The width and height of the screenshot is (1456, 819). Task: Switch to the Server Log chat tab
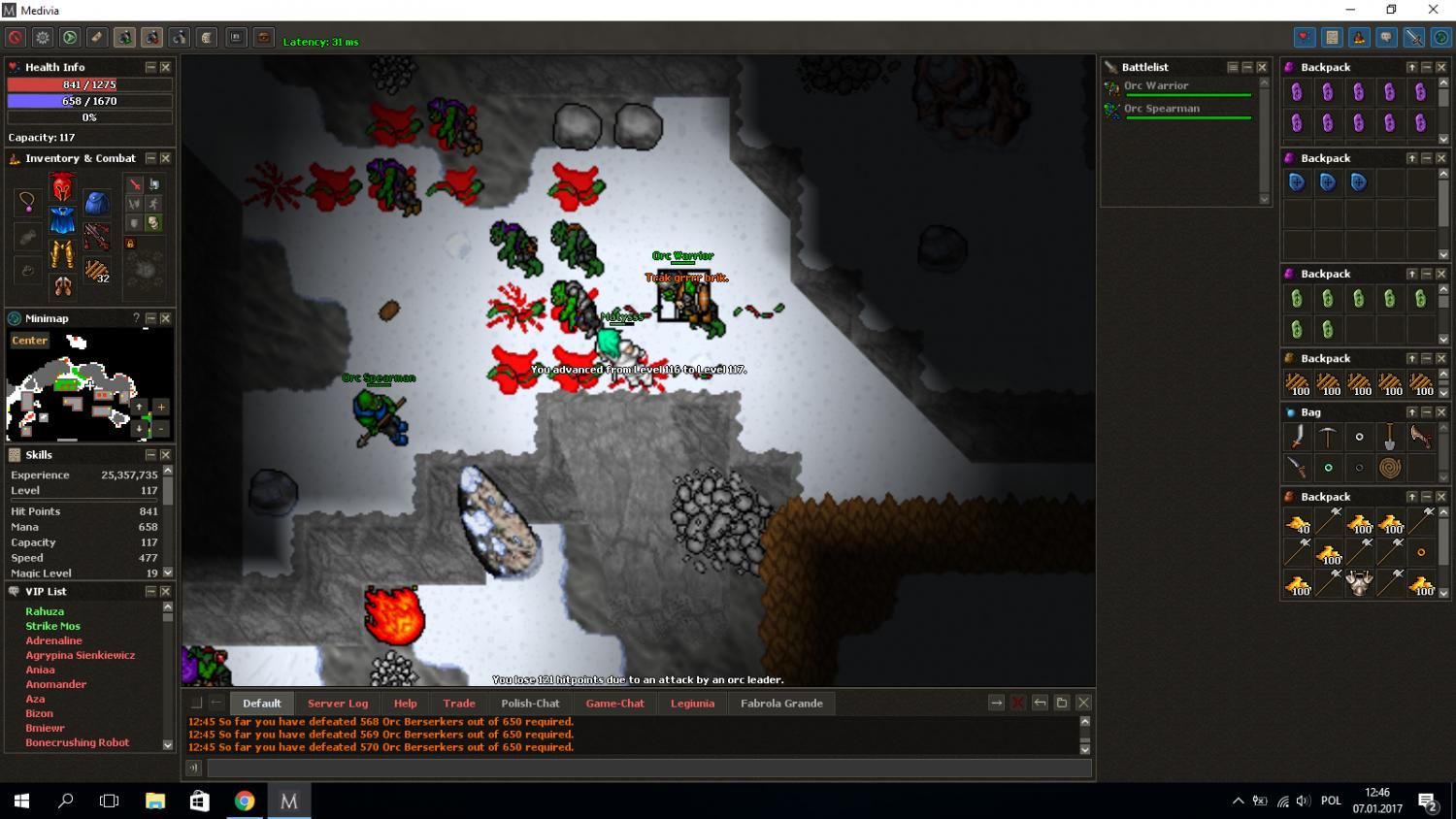[x=337, y=704]
